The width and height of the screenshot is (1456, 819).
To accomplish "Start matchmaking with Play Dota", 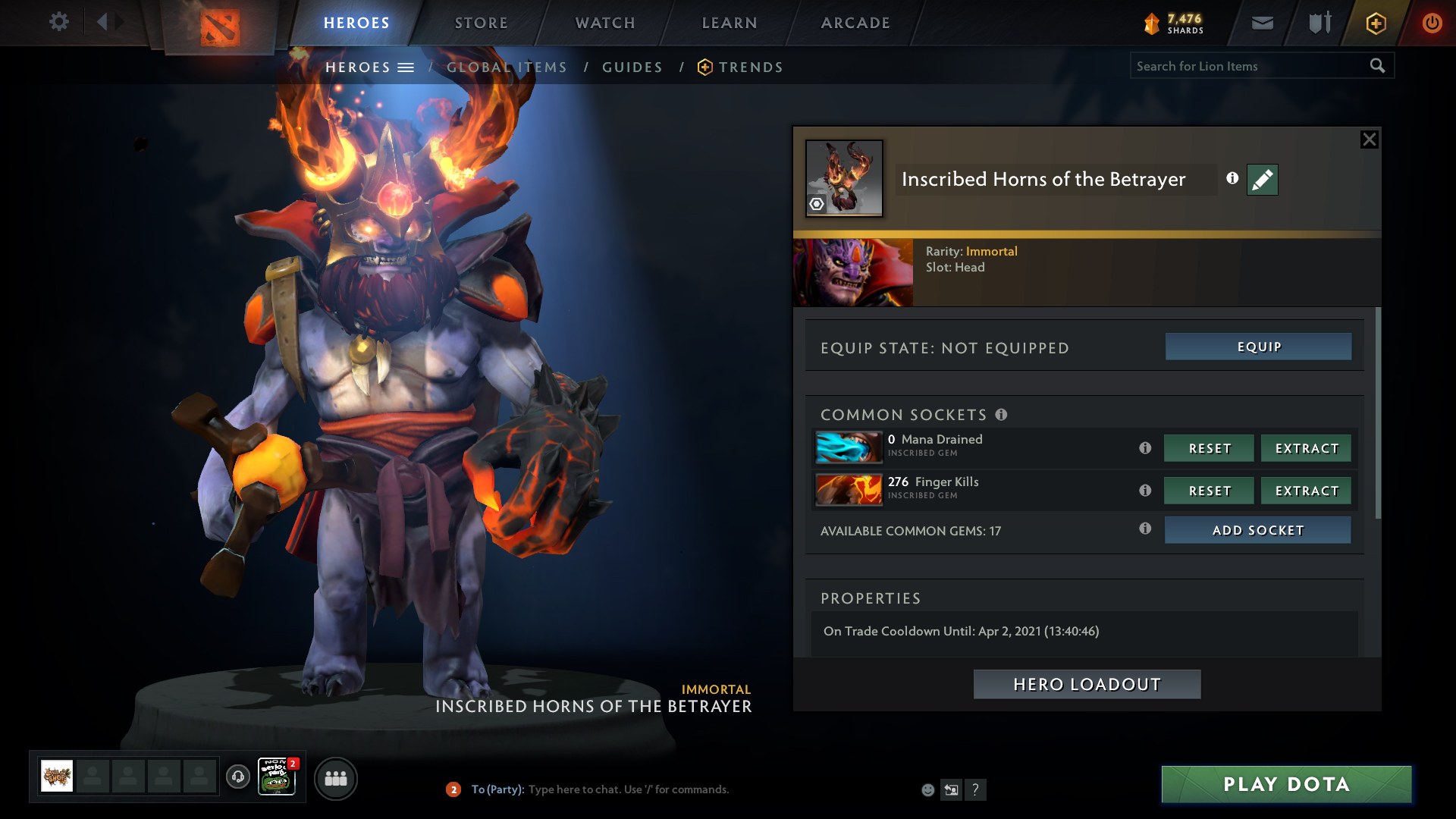I will 1286,784.
